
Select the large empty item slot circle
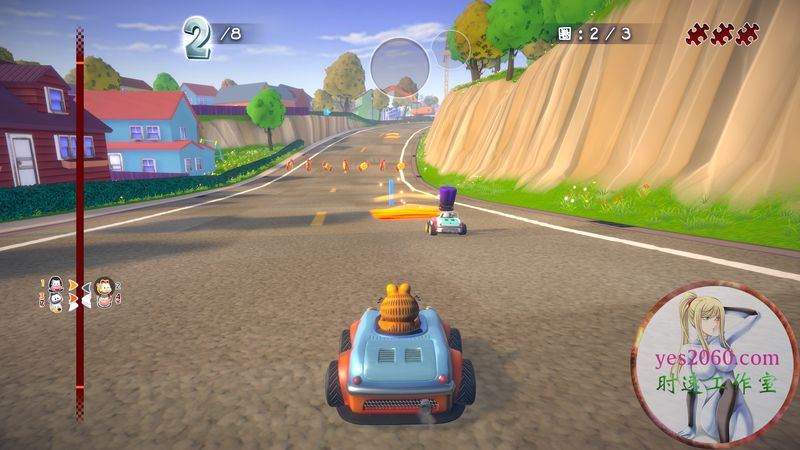399,67
